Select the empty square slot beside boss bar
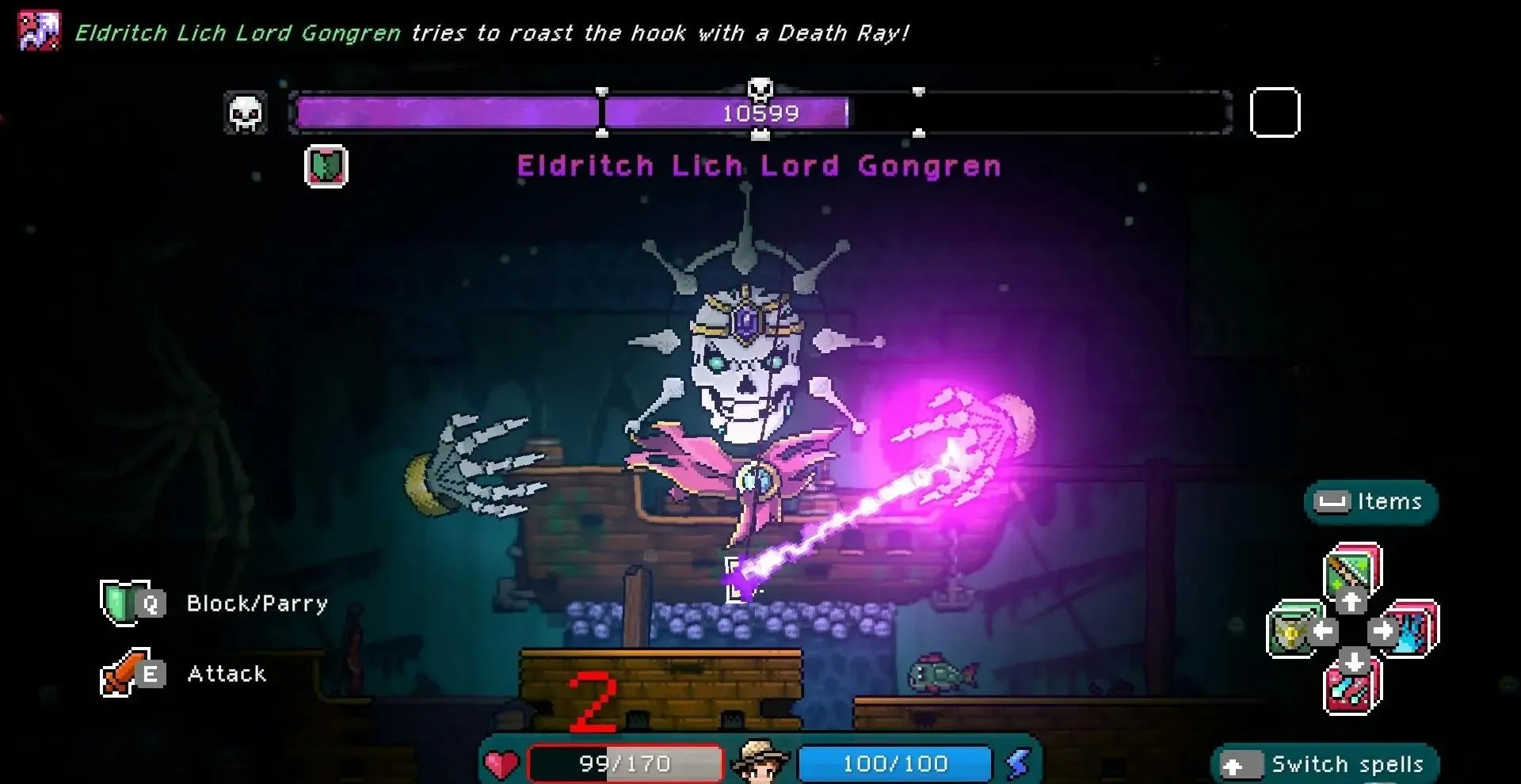This screenshot has height=784, width=1521. click(x=1275, y=112)
